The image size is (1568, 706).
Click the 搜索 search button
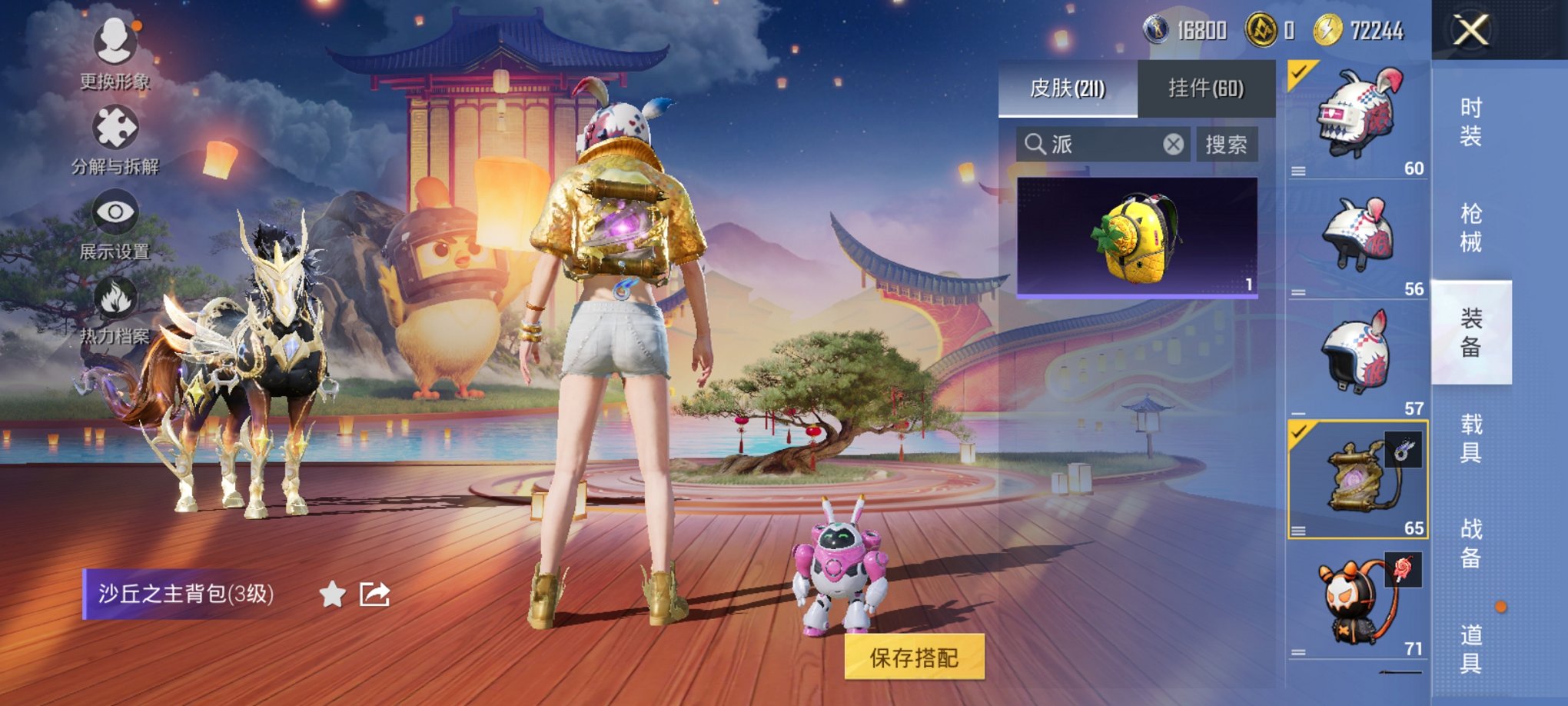pos(1228,145)
